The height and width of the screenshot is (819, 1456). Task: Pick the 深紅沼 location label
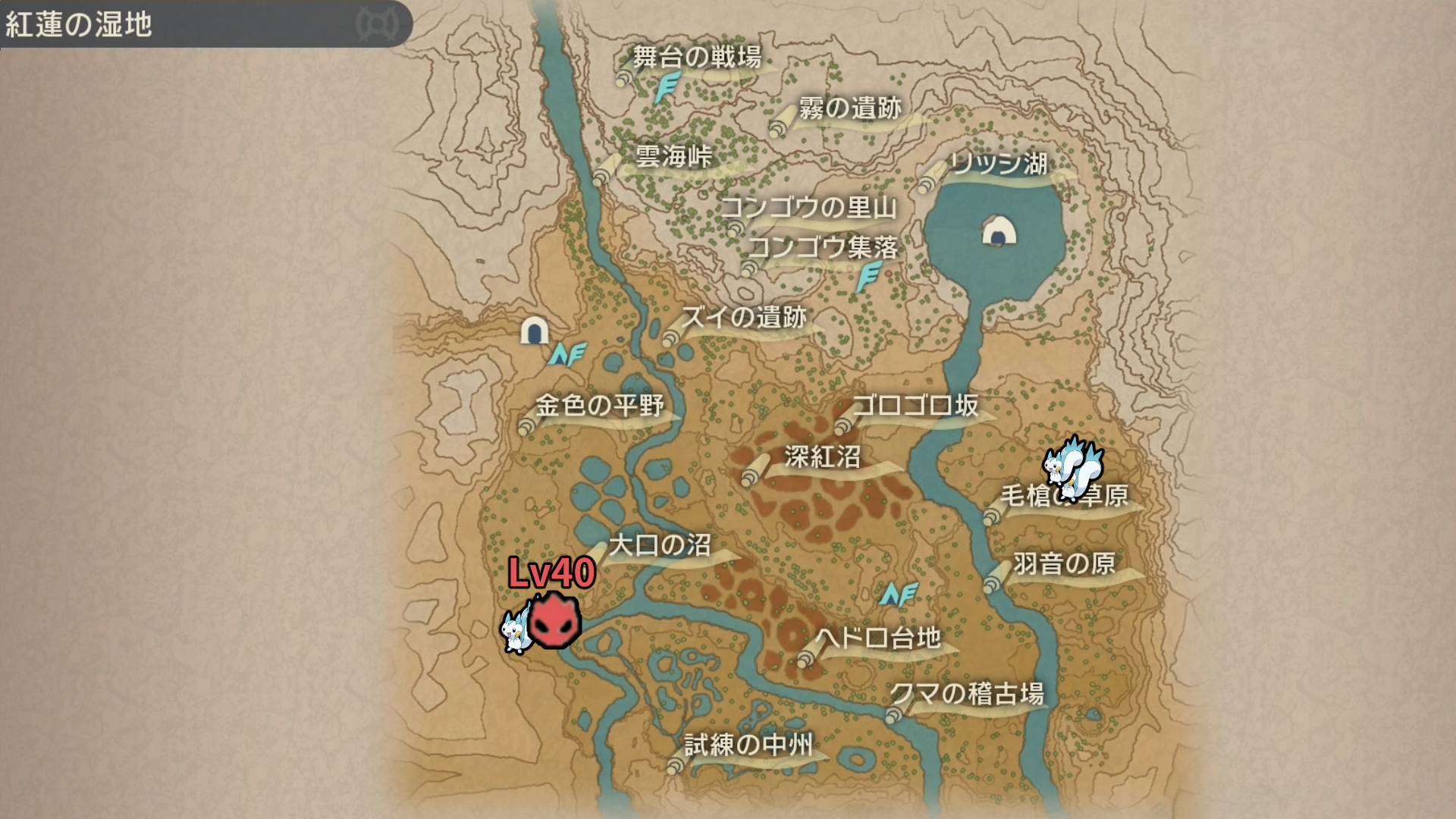[x=822, y=457]
